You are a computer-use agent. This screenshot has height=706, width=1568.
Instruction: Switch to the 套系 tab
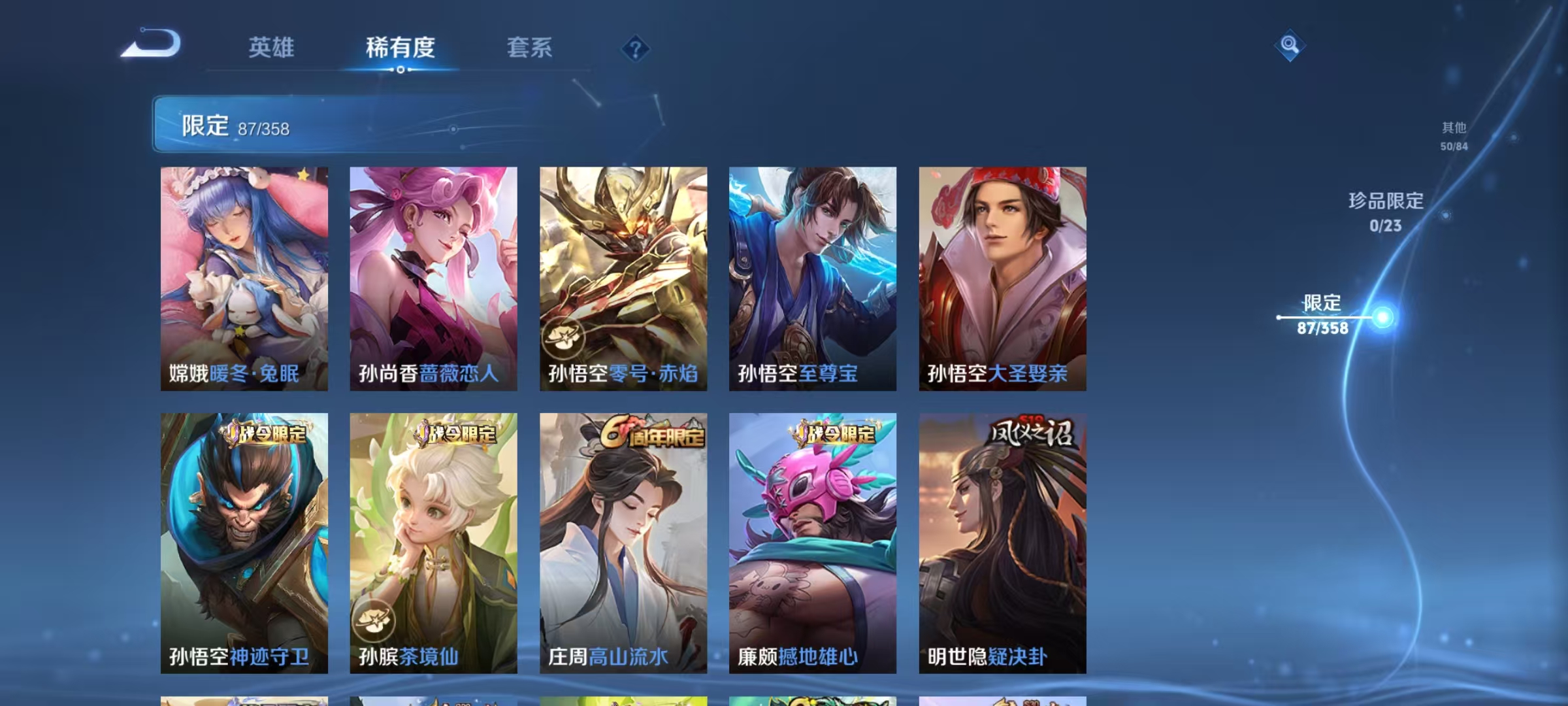click(x=531, y=48)
